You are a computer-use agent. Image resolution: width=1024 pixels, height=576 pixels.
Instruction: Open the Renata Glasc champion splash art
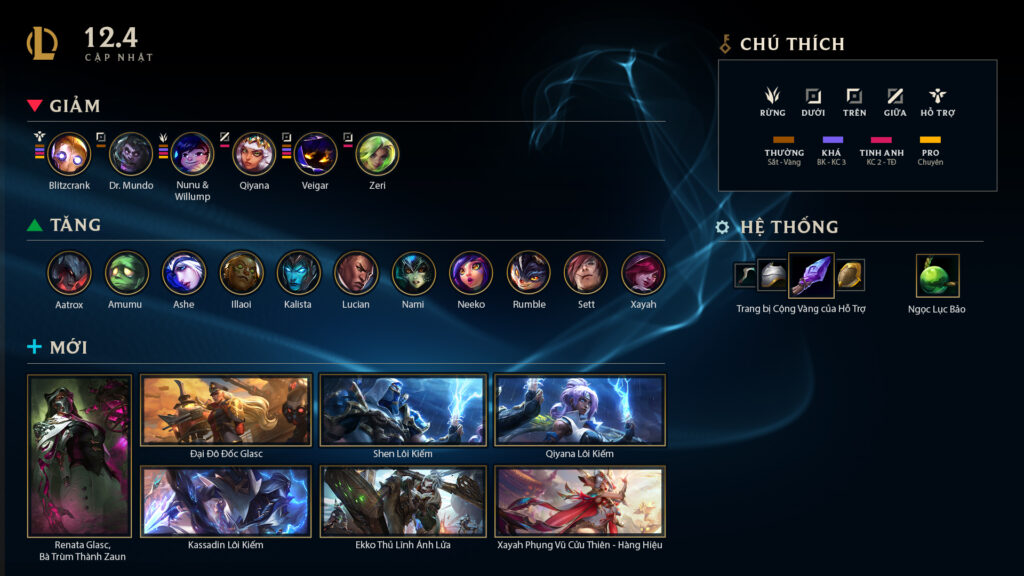click(80, 456)
